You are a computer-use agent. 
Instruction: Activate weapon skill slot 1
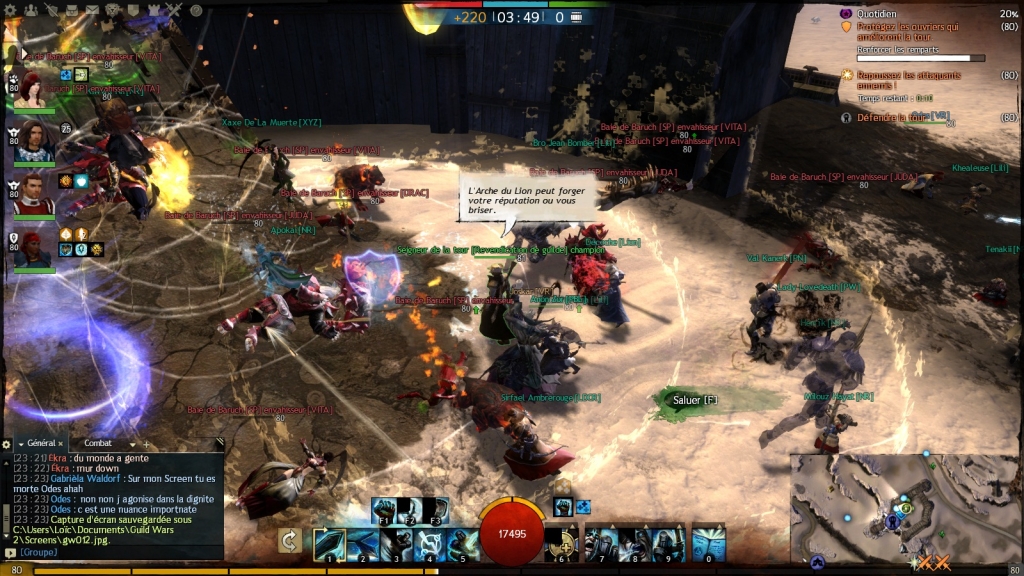coord(329,544)
